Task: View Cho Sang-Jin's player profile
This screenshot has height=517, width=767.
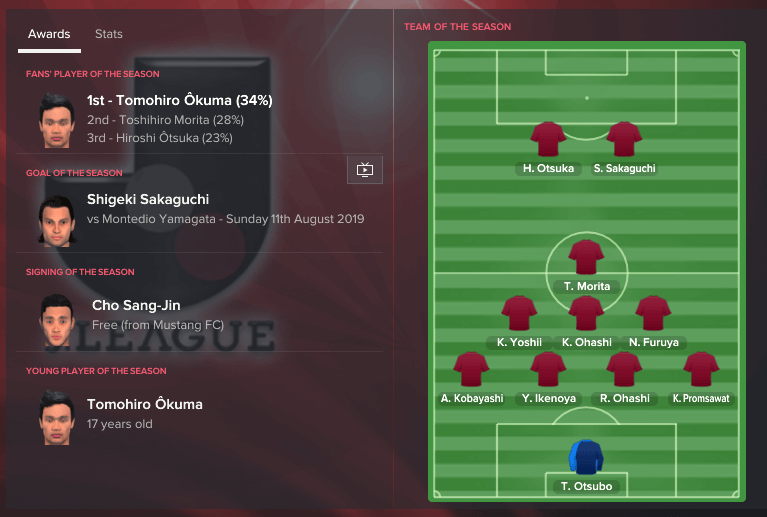Action: pos(136,305)
